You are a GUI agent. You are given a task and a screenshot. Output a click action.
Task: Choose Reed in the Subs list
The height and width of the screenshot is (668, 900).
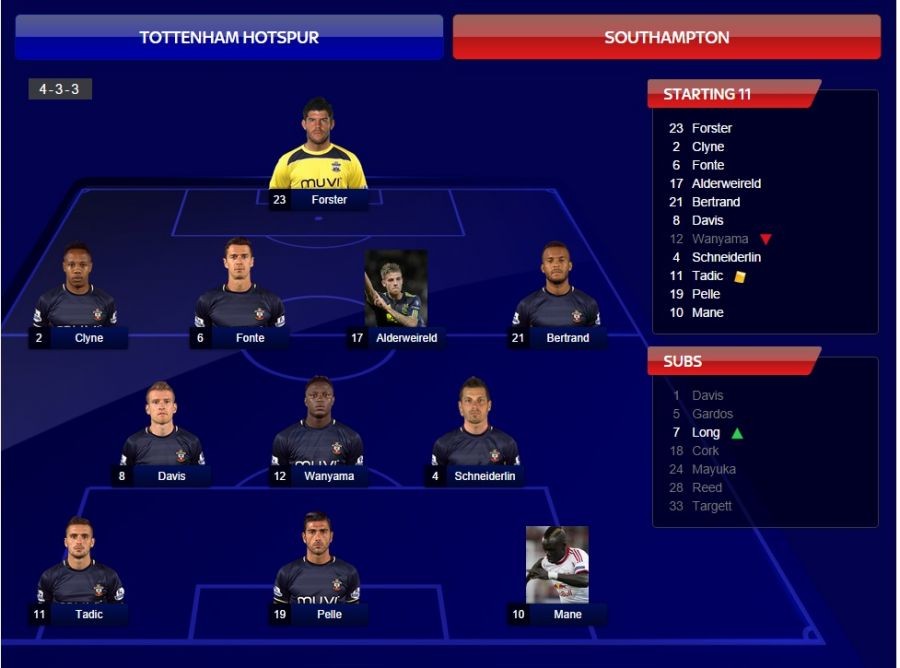[706, 488]
